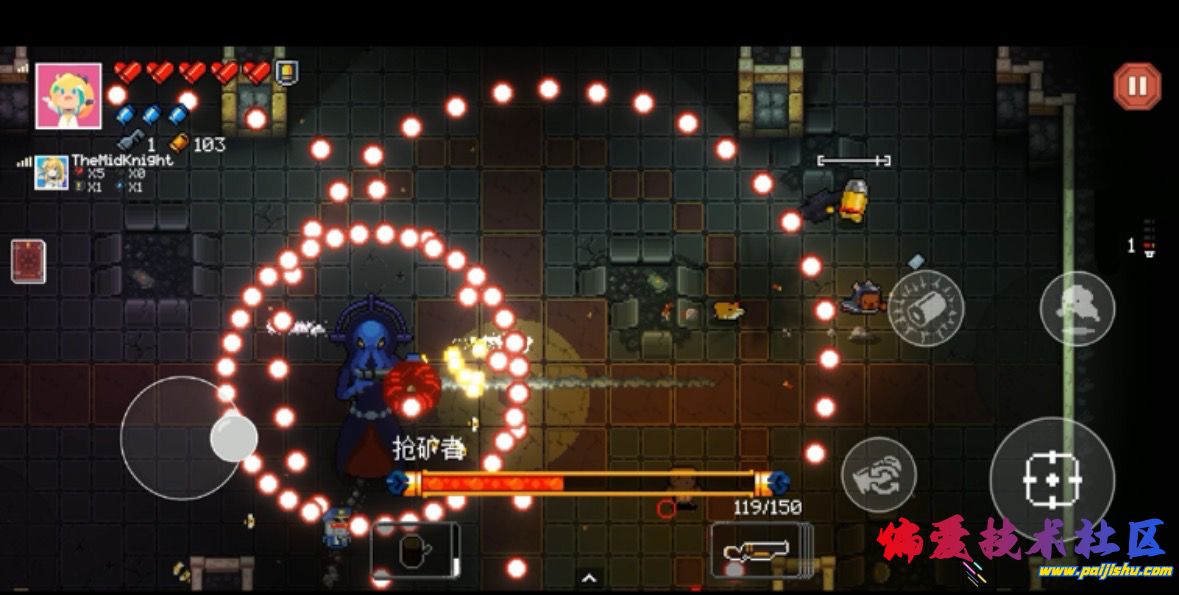Tap the circular-arrows reload button
Viewport: 1179px width, 595px height.
tap(878, 475)
